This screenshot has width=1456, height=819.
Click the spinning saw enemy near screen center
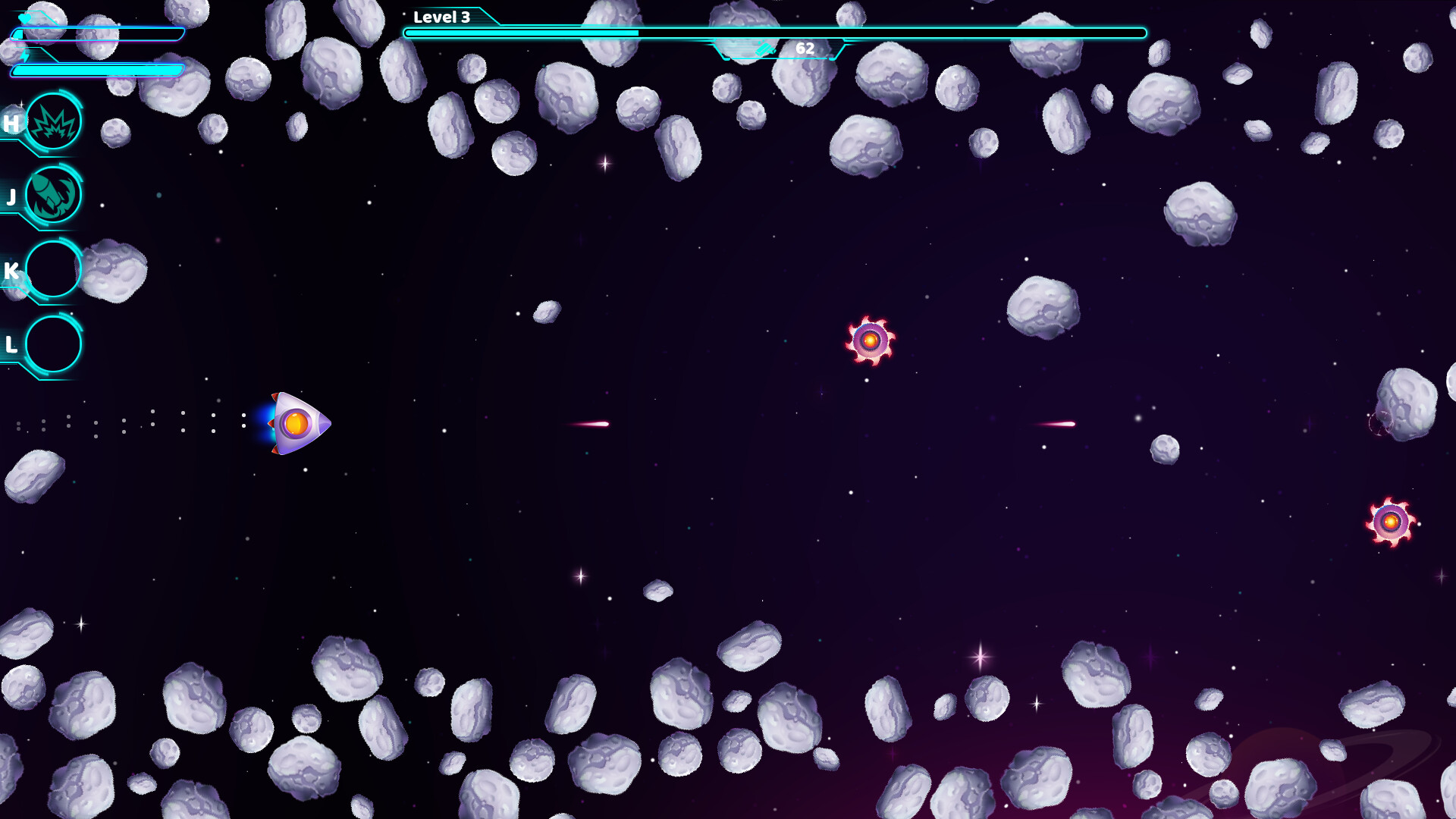tap(871, 340)
